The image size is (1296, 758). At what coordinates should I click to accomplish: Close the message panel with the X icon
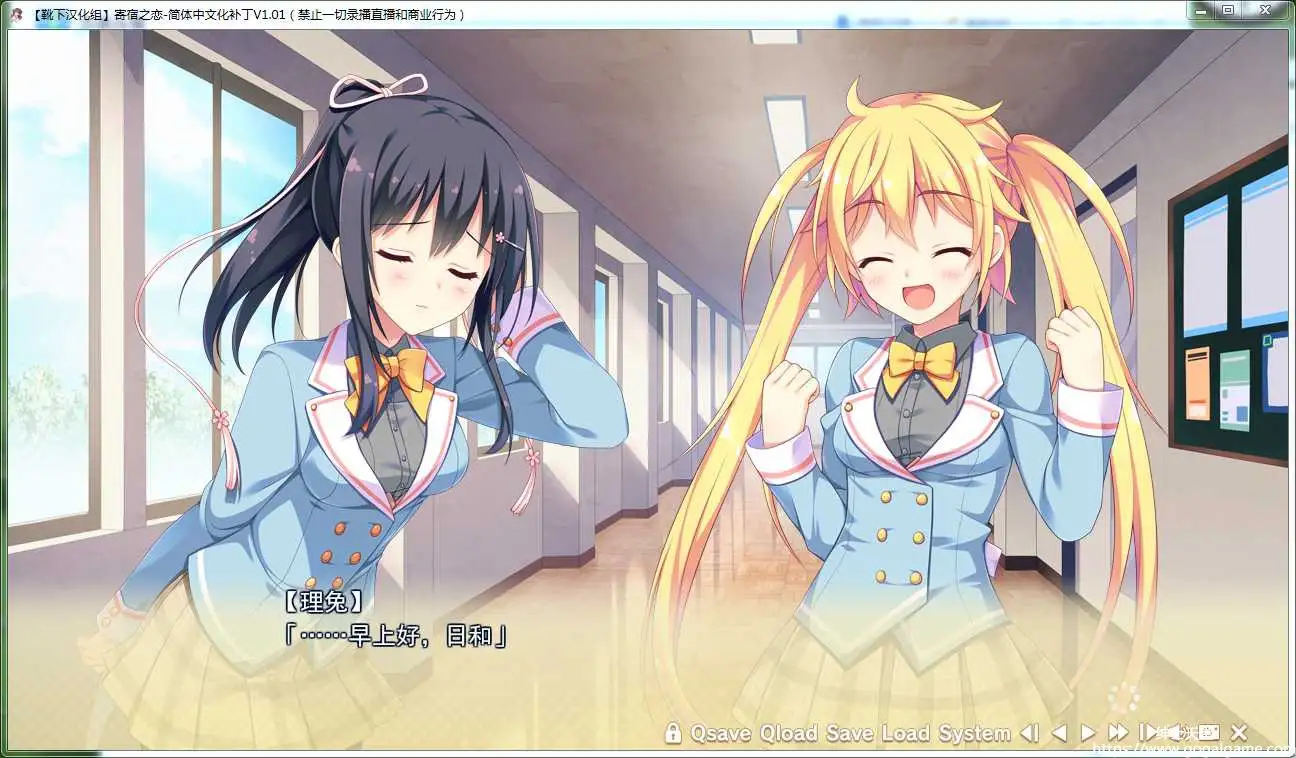[x=1237, y=732]
